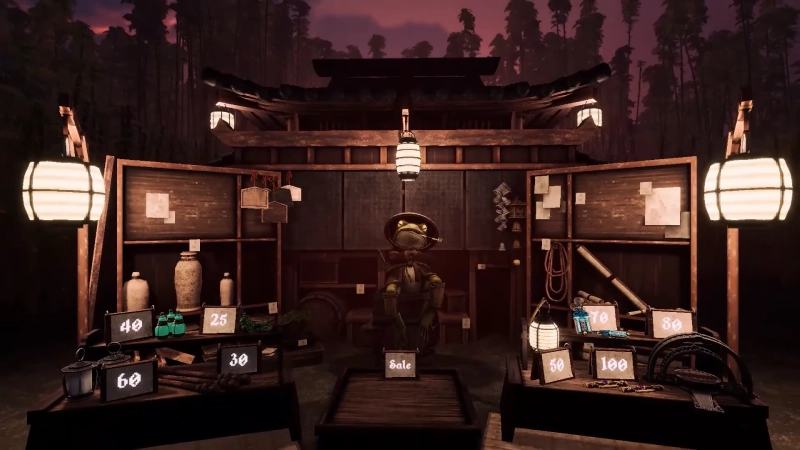Pick the 30 price tag
The width and height of the screenshot is (800, 450).
pyautogui.click(x=238, y=359)
